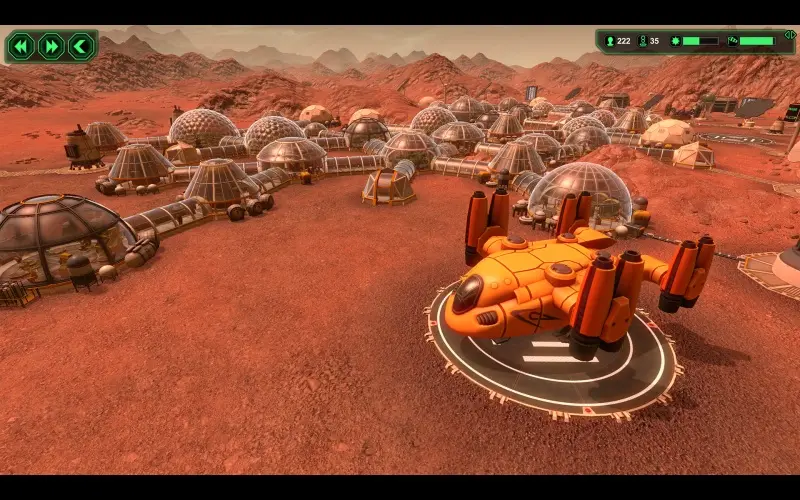Click the double-right fast-forward arrow button

[x=50, y=46]
